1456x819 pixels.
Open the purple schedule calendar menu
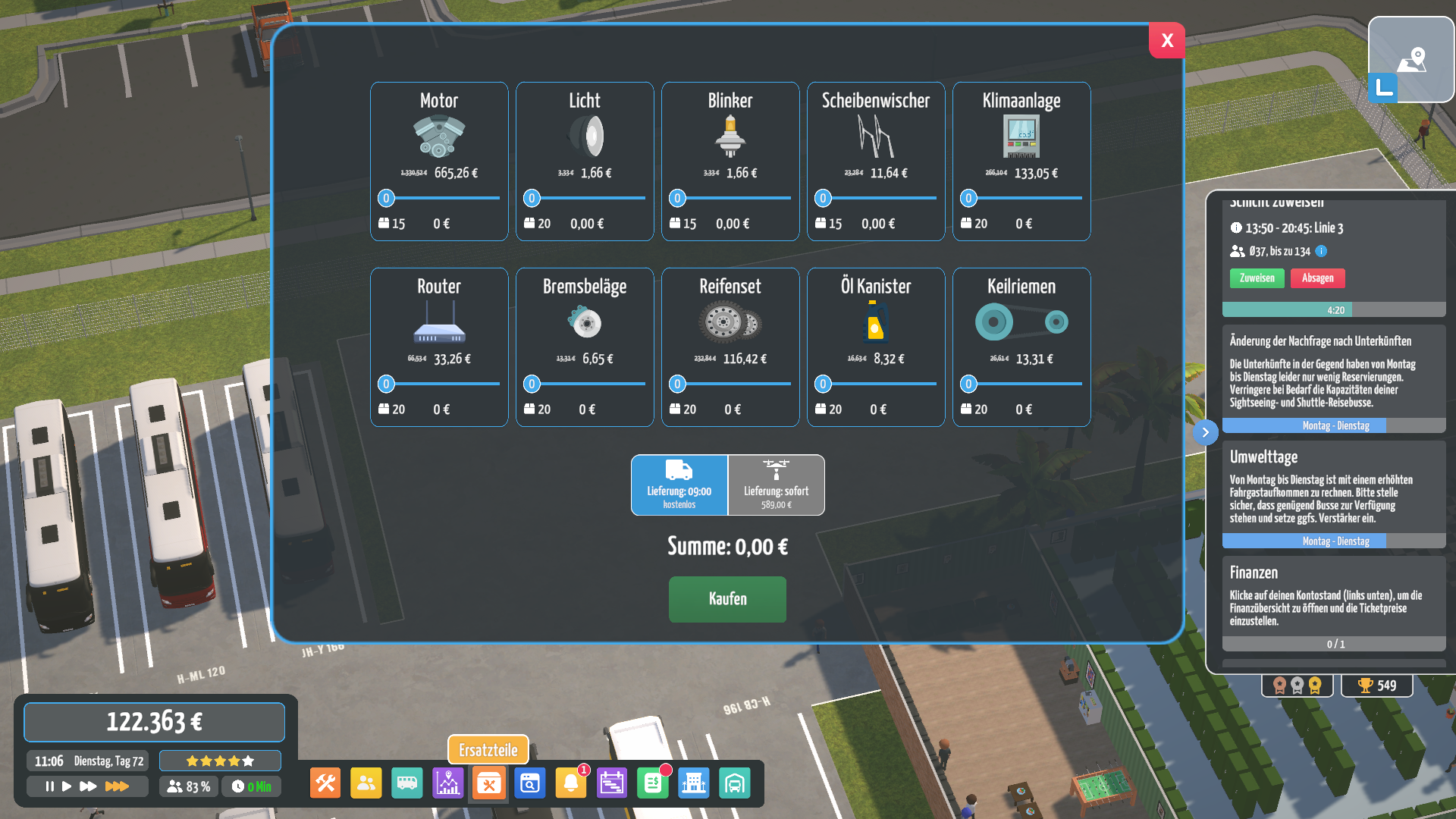tap(611, 783)
